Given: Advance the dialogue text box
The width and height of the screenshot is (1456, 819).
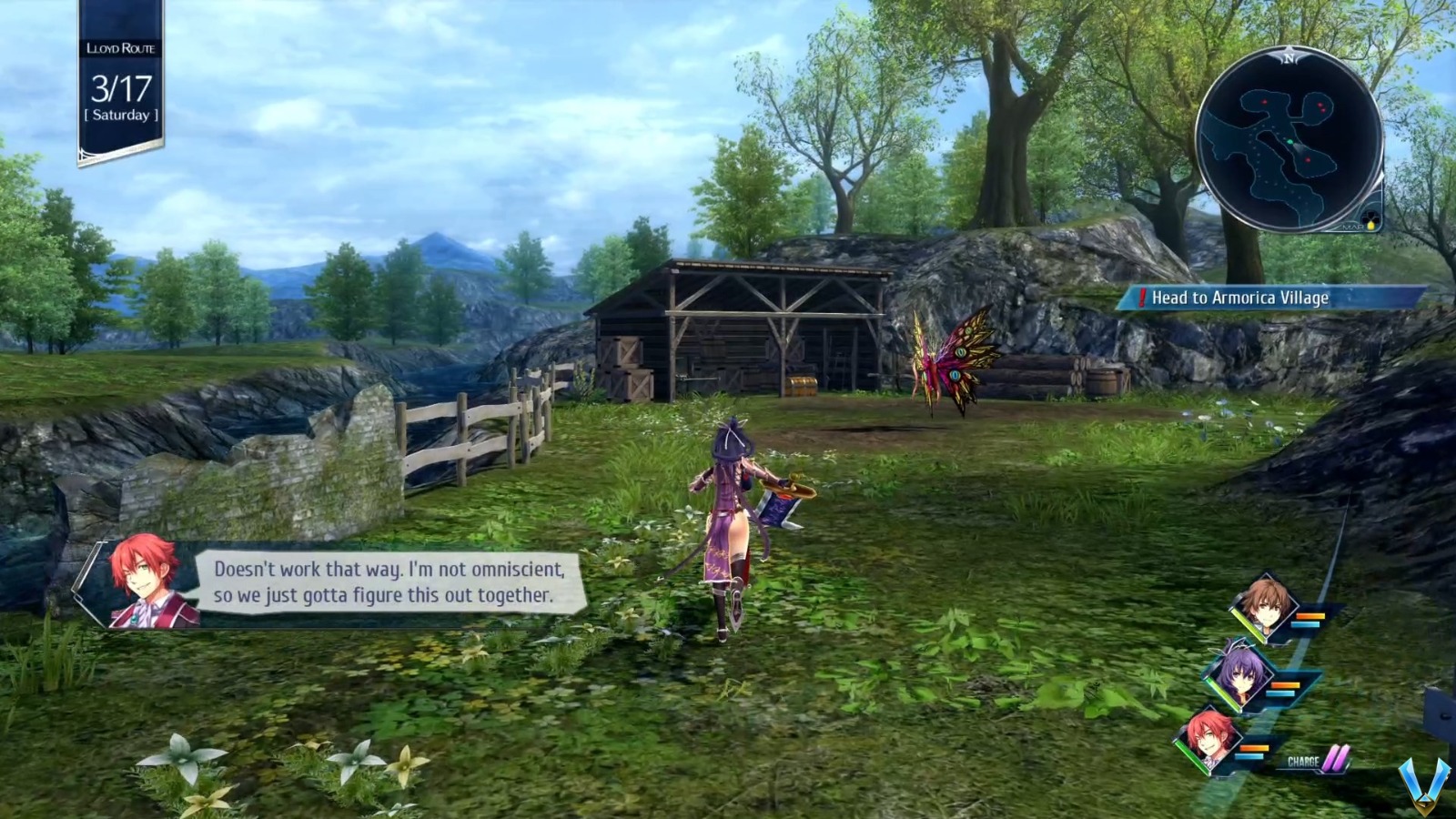Looking at the screenshot, I should click(391, 584).
